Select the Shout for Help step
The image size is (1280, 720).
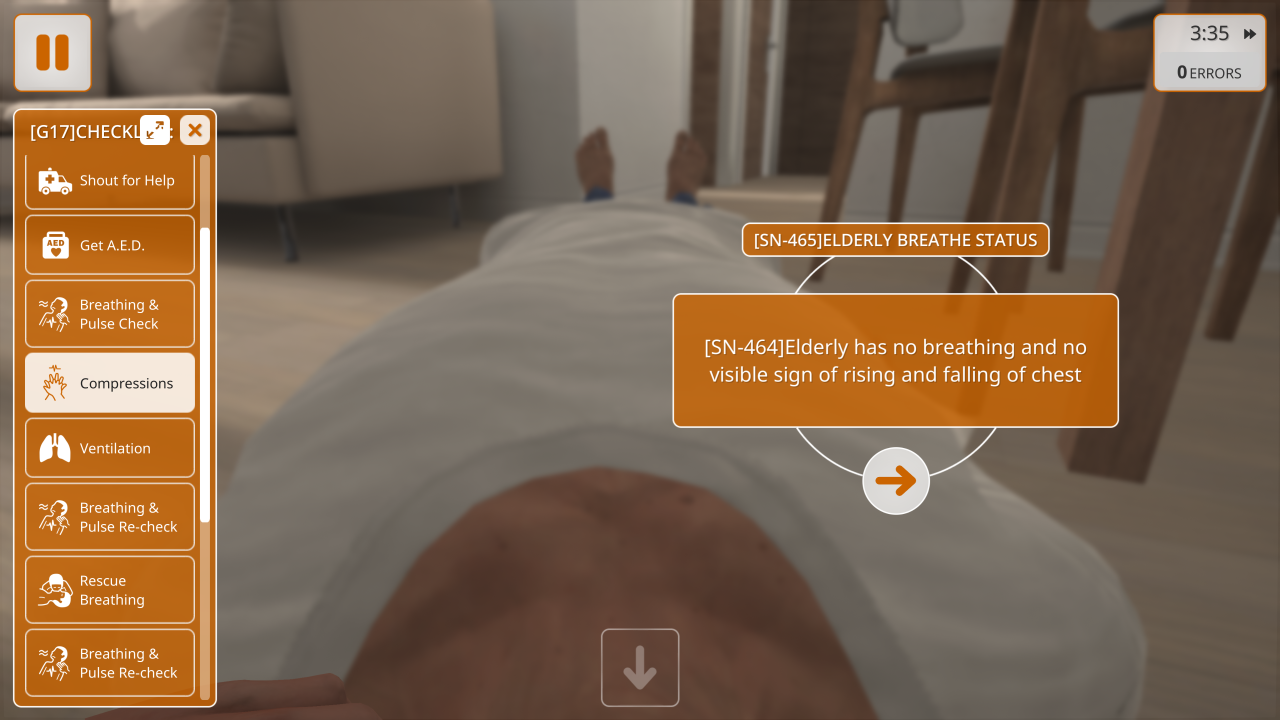tap(110, 181)
